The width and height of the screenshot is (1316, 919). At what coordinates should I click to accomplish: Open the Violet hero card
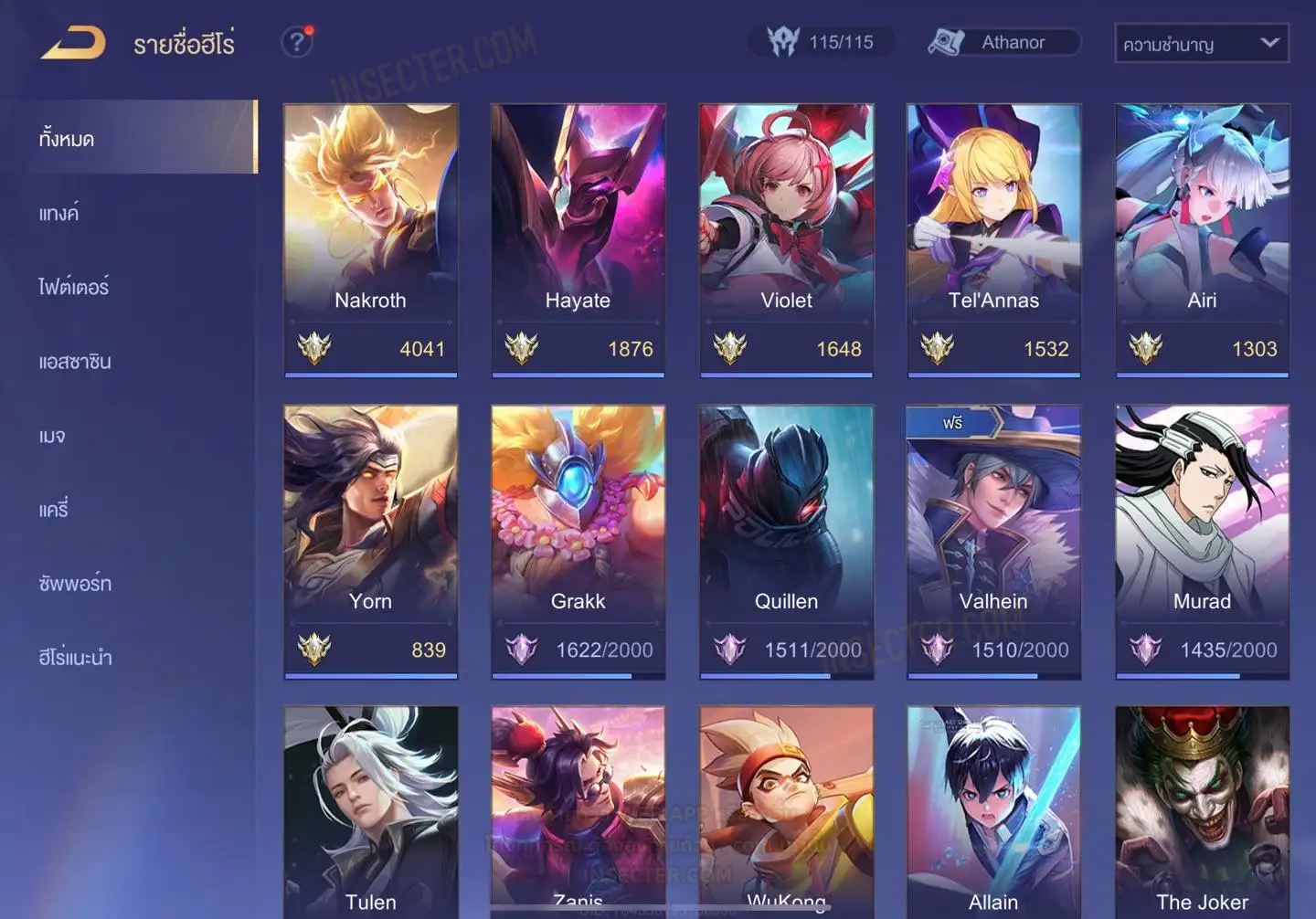(786, 239)
